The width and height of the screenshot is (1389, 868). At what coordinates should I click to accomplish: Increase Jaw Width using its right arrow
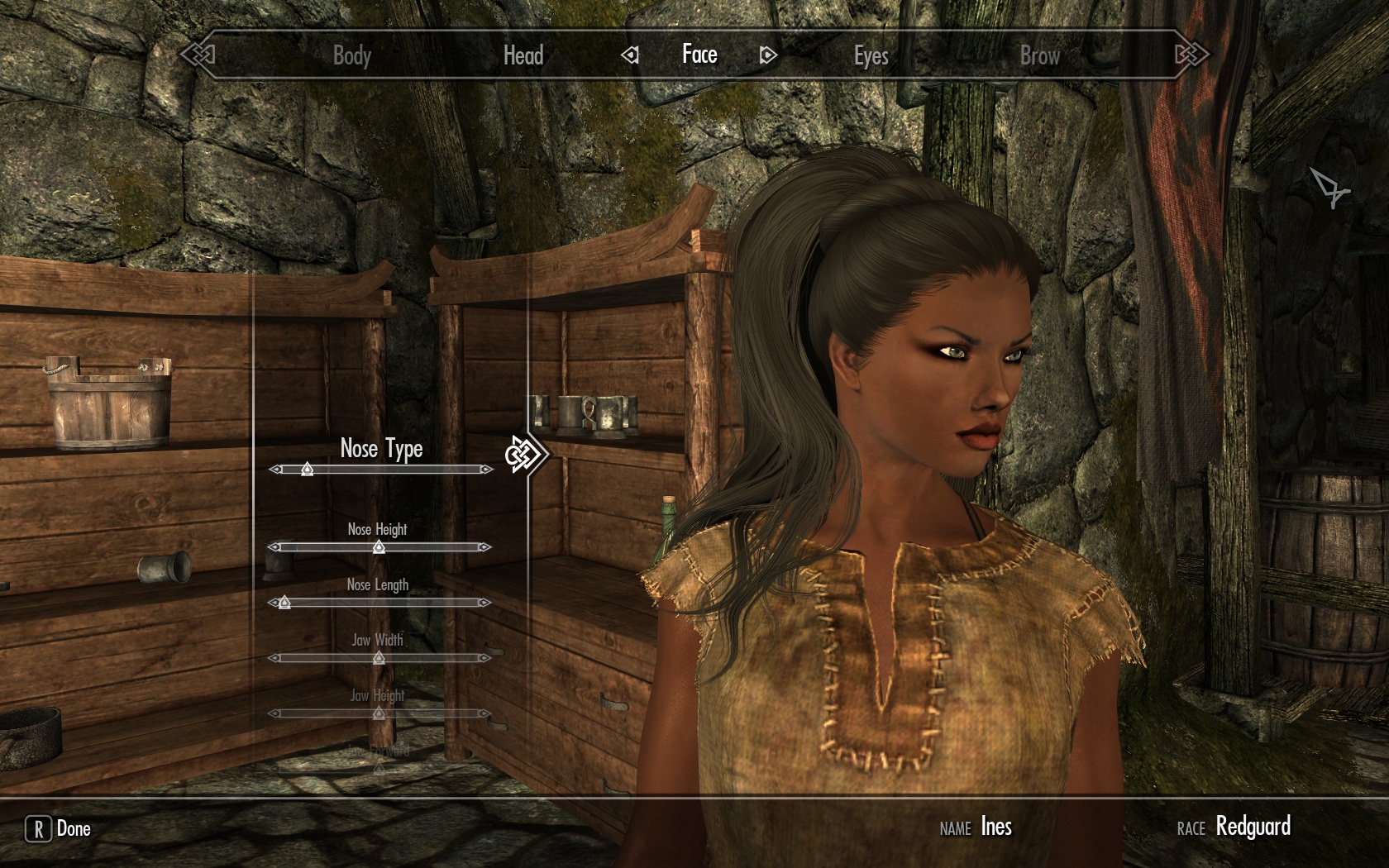point(484,658)
